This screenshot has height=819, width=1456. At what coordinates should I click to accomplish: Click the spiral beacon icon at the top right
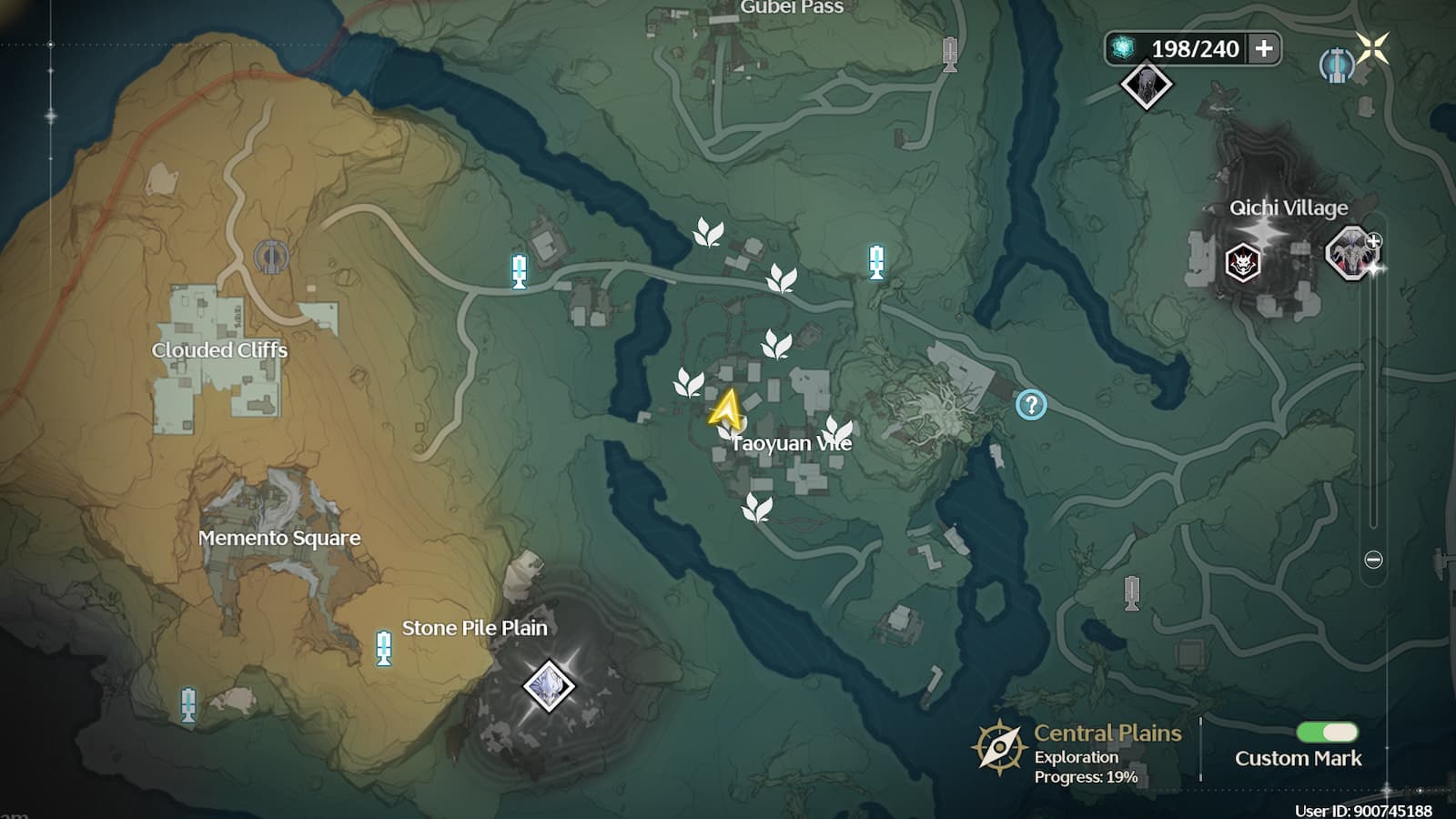pyautogui.click(x=1335, y=64)
